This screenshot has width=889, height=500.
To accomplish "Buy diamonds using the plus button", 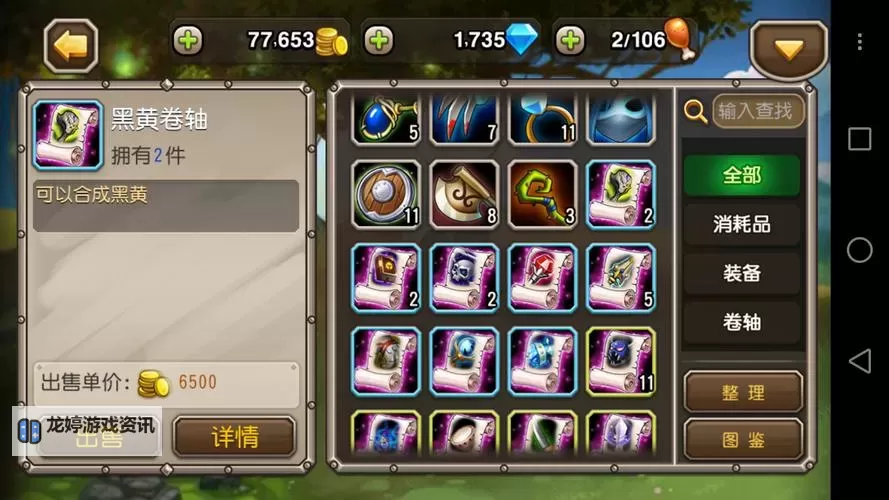I will [x=378, y=40].
